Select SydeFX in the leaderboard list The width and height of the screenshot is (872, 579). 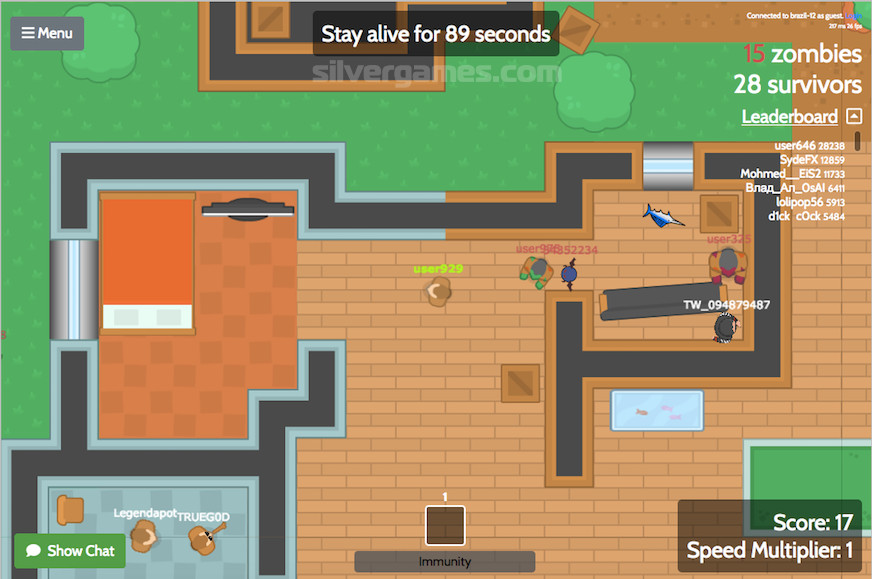click(798, 159)
